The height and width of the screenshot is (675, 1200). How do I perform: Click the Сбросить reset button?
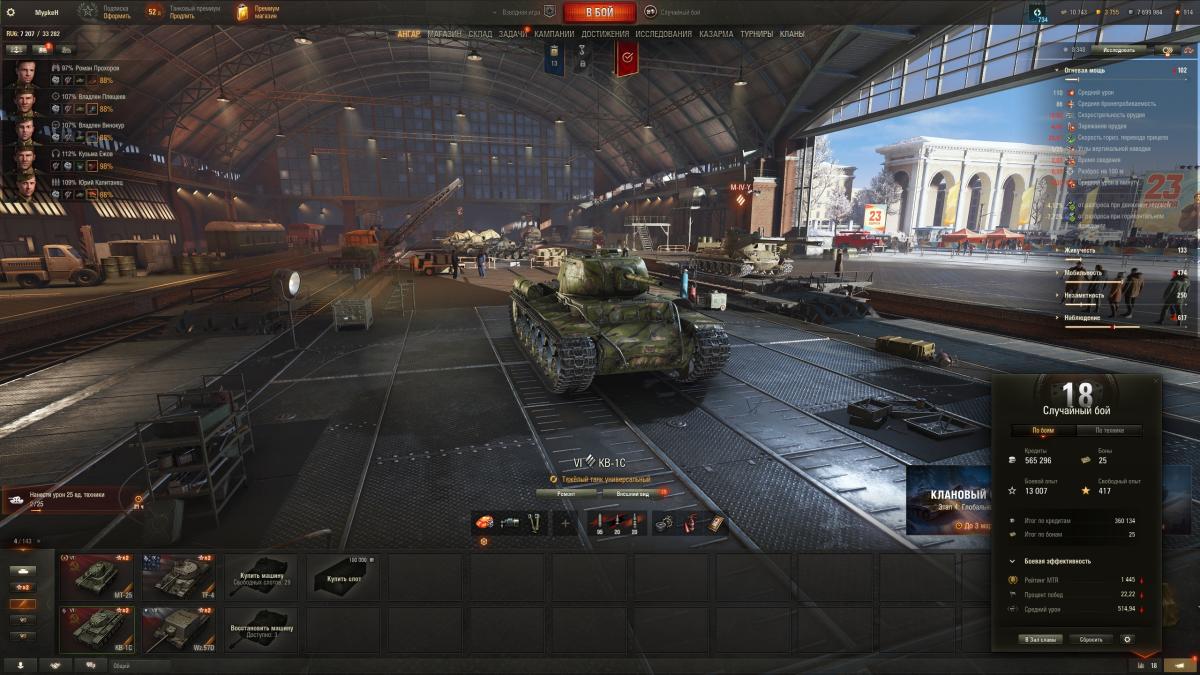coord(1090,639)
